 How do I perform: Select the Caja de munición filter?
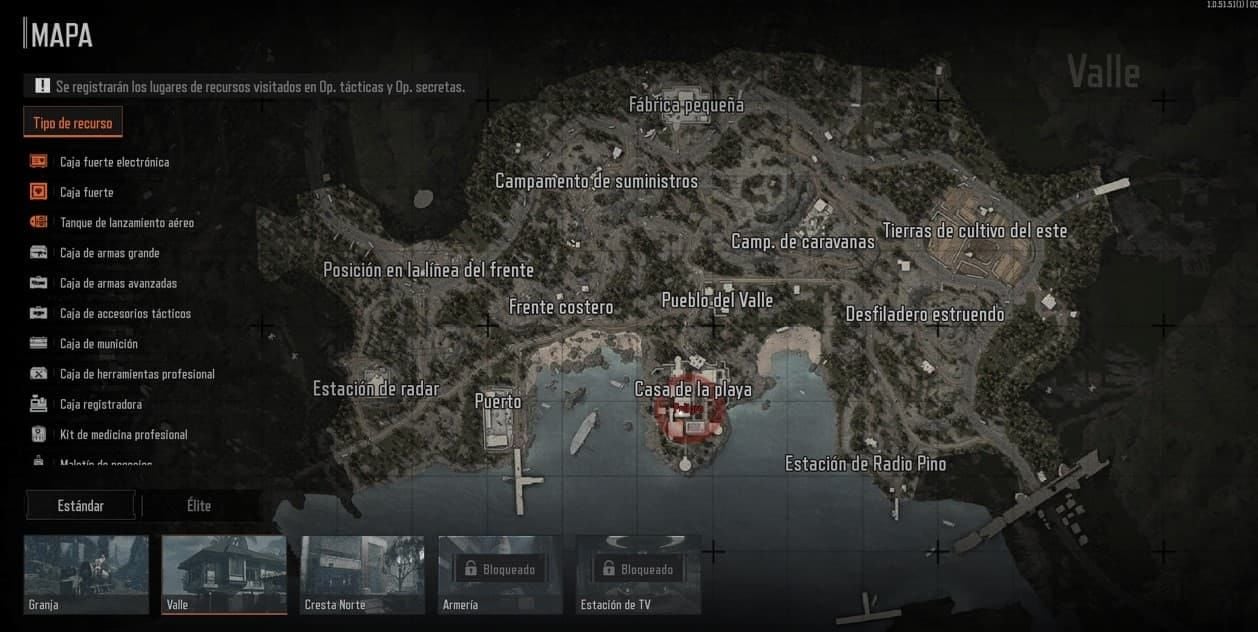click(98, 344)
